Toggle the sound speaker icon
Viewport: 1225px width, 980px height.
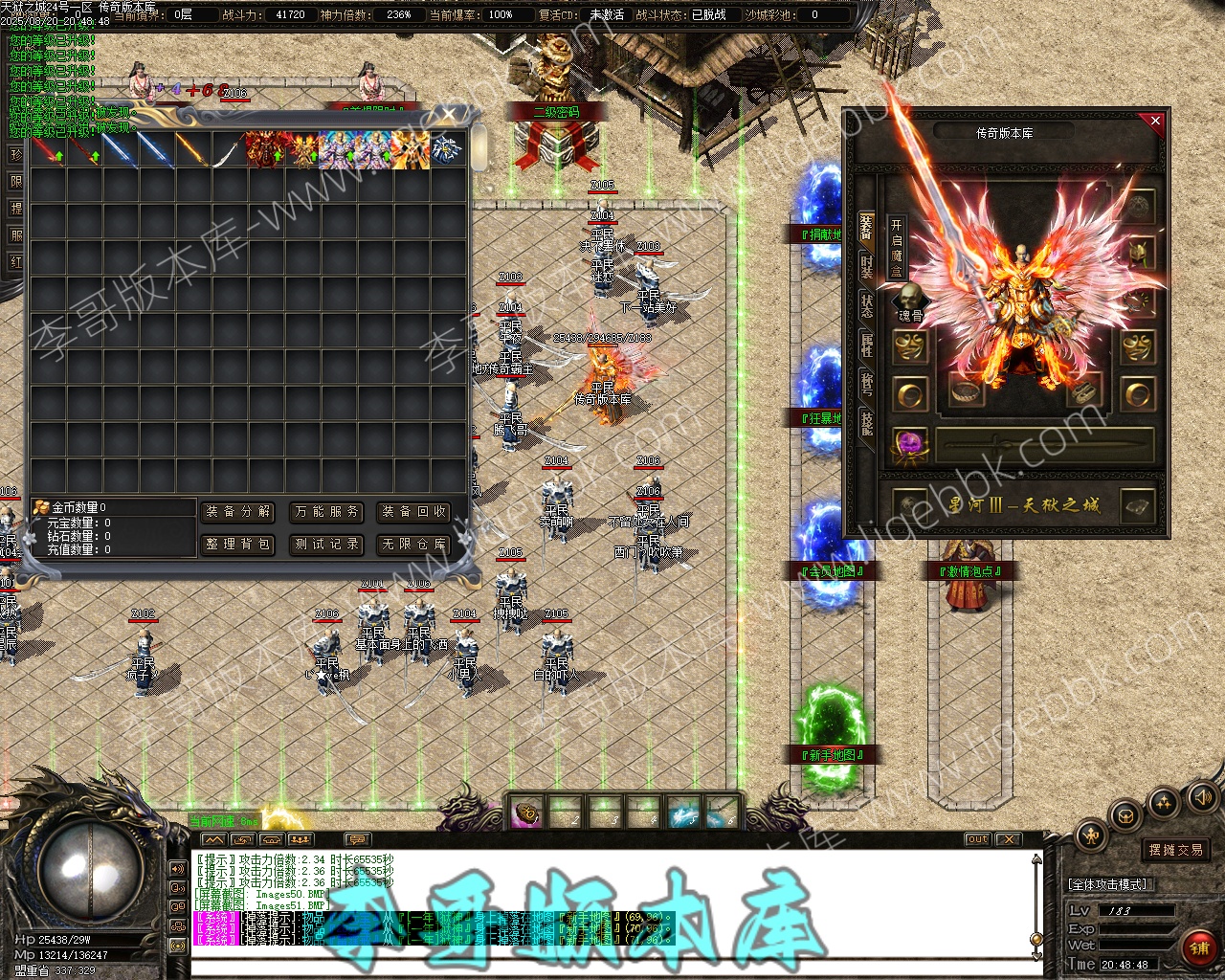pos(1200,796)
